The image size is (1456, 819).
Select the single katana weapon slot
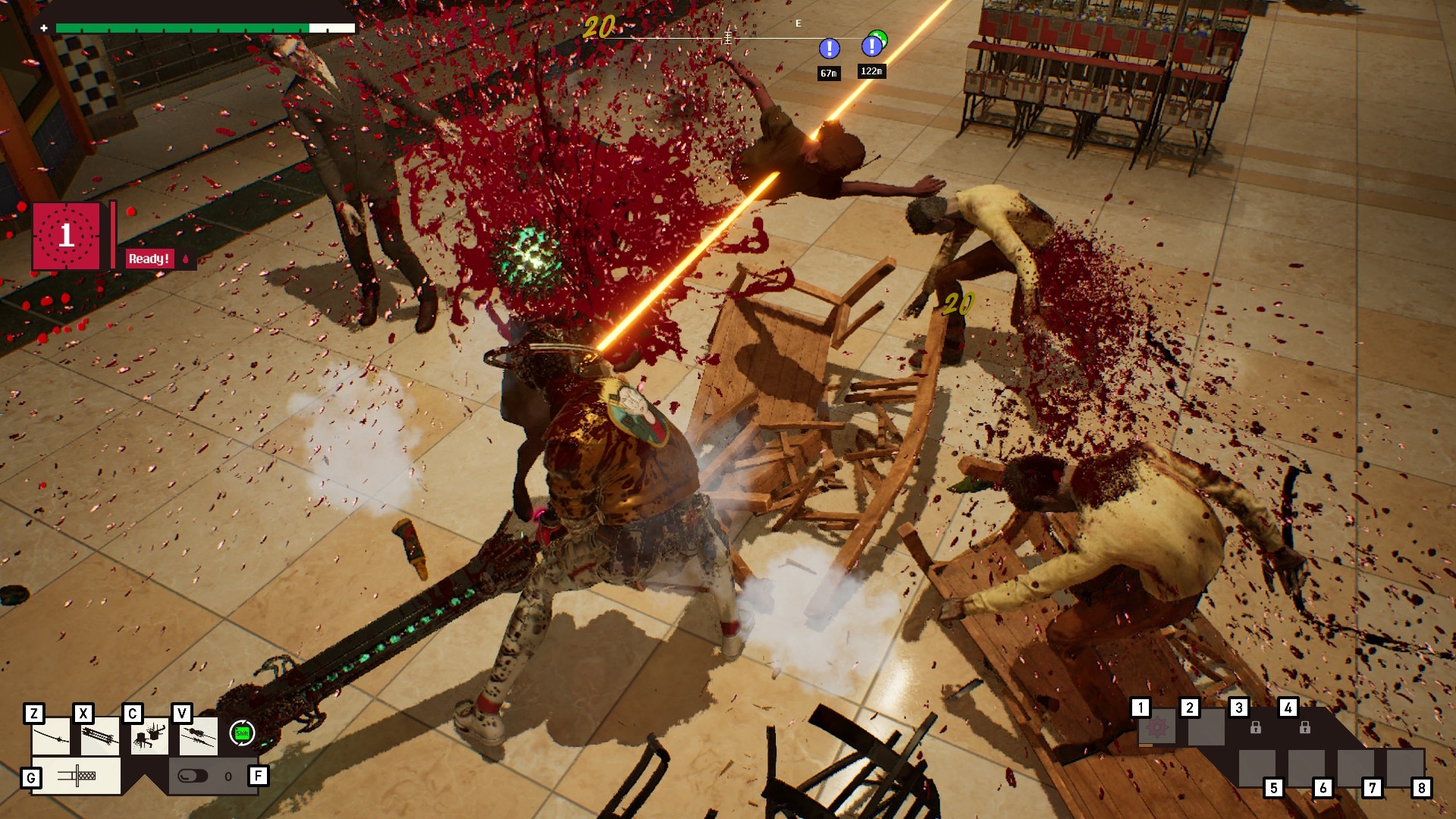pos(52,737)
